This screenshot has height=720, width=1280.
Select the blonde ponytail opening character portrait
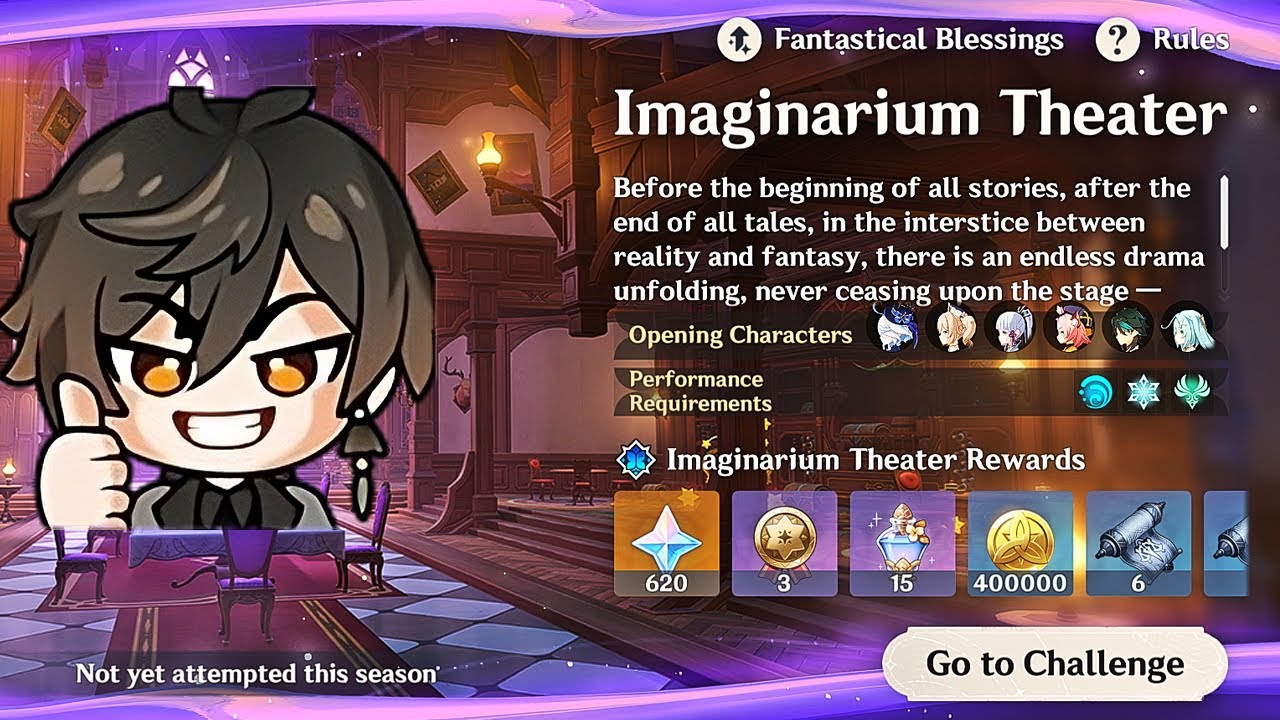point(951,329)
